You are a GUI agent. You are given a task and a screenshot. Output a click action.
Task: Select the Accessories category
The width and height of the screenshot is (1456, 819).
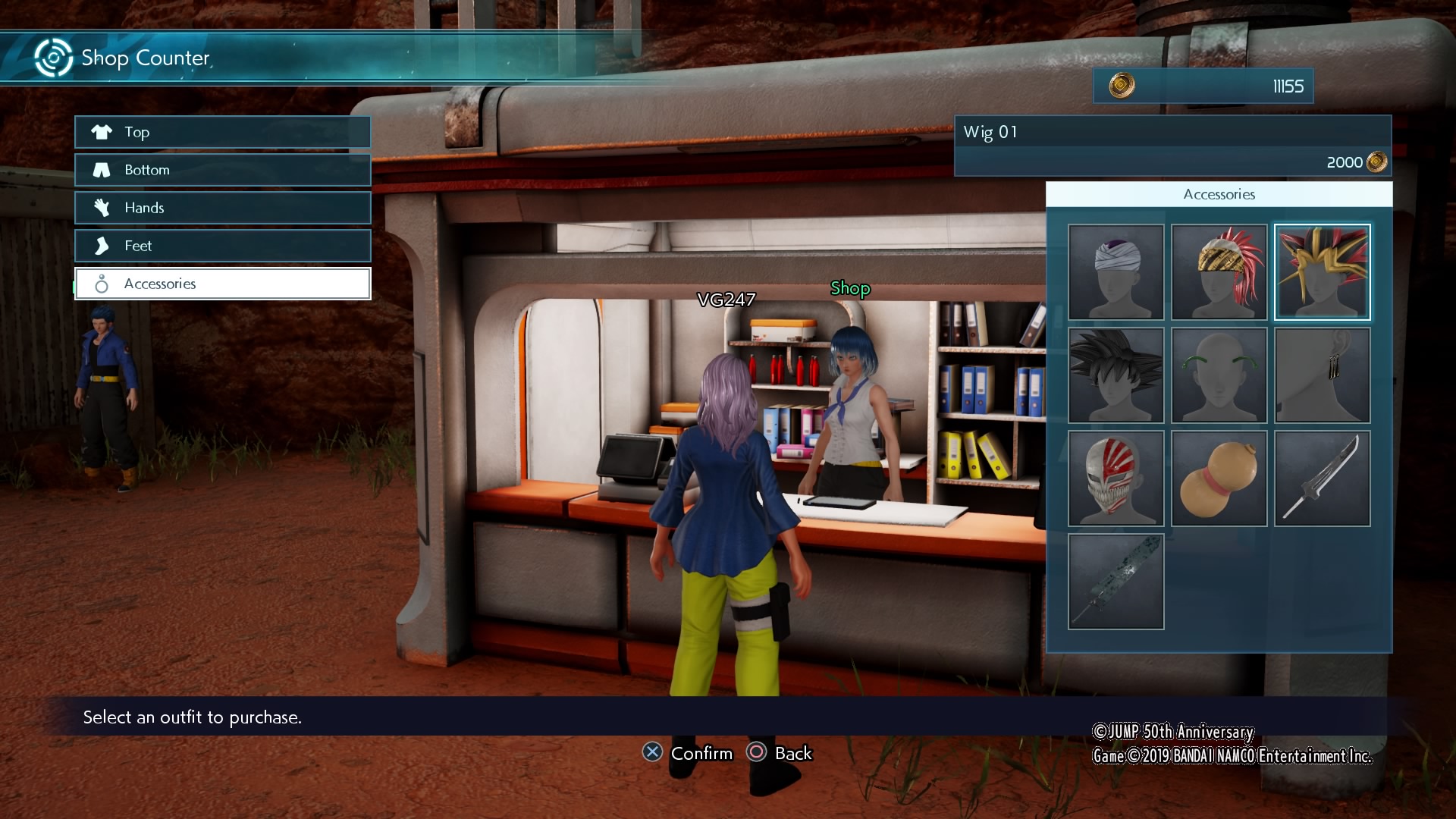point(222,284)
